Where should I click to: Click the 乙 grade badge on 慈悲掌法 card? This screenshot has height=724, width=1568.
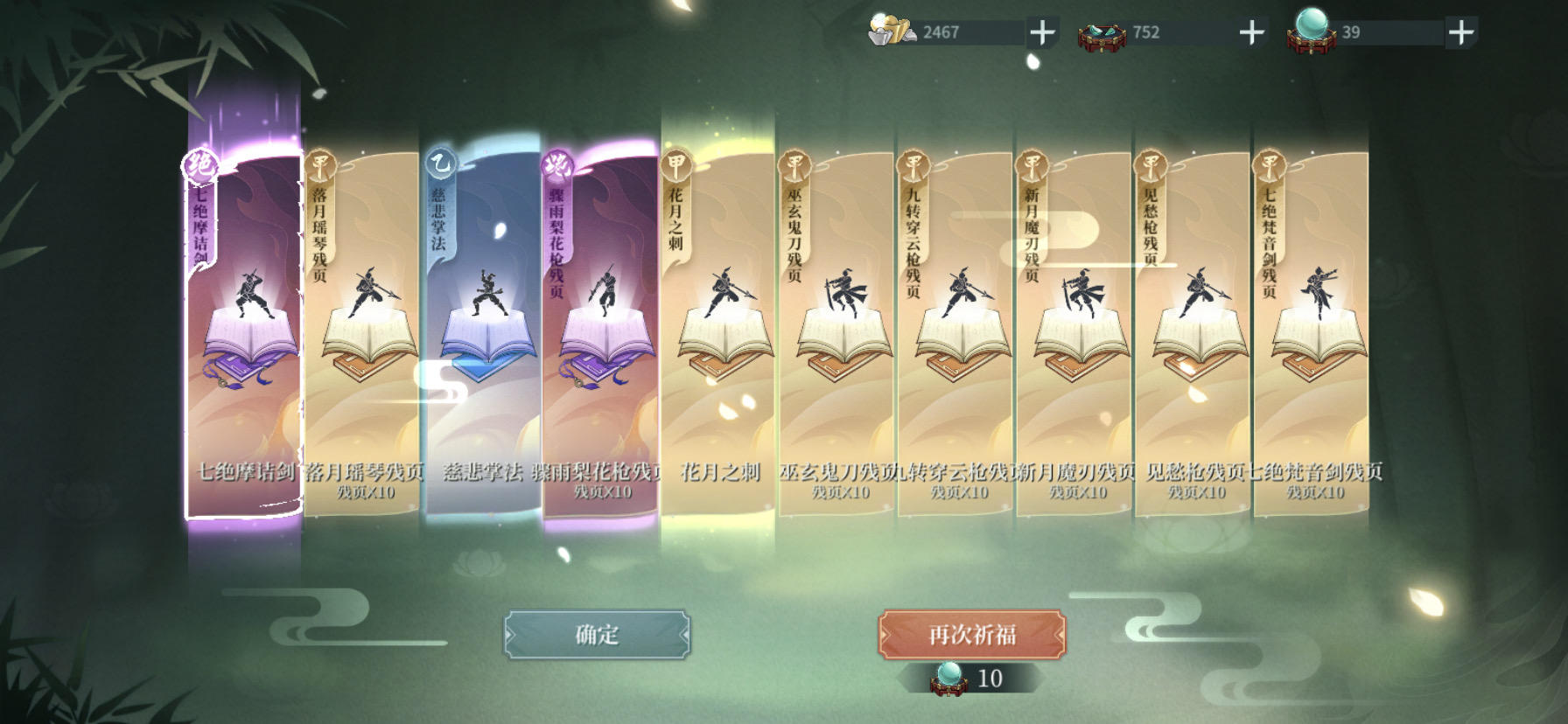440,162
